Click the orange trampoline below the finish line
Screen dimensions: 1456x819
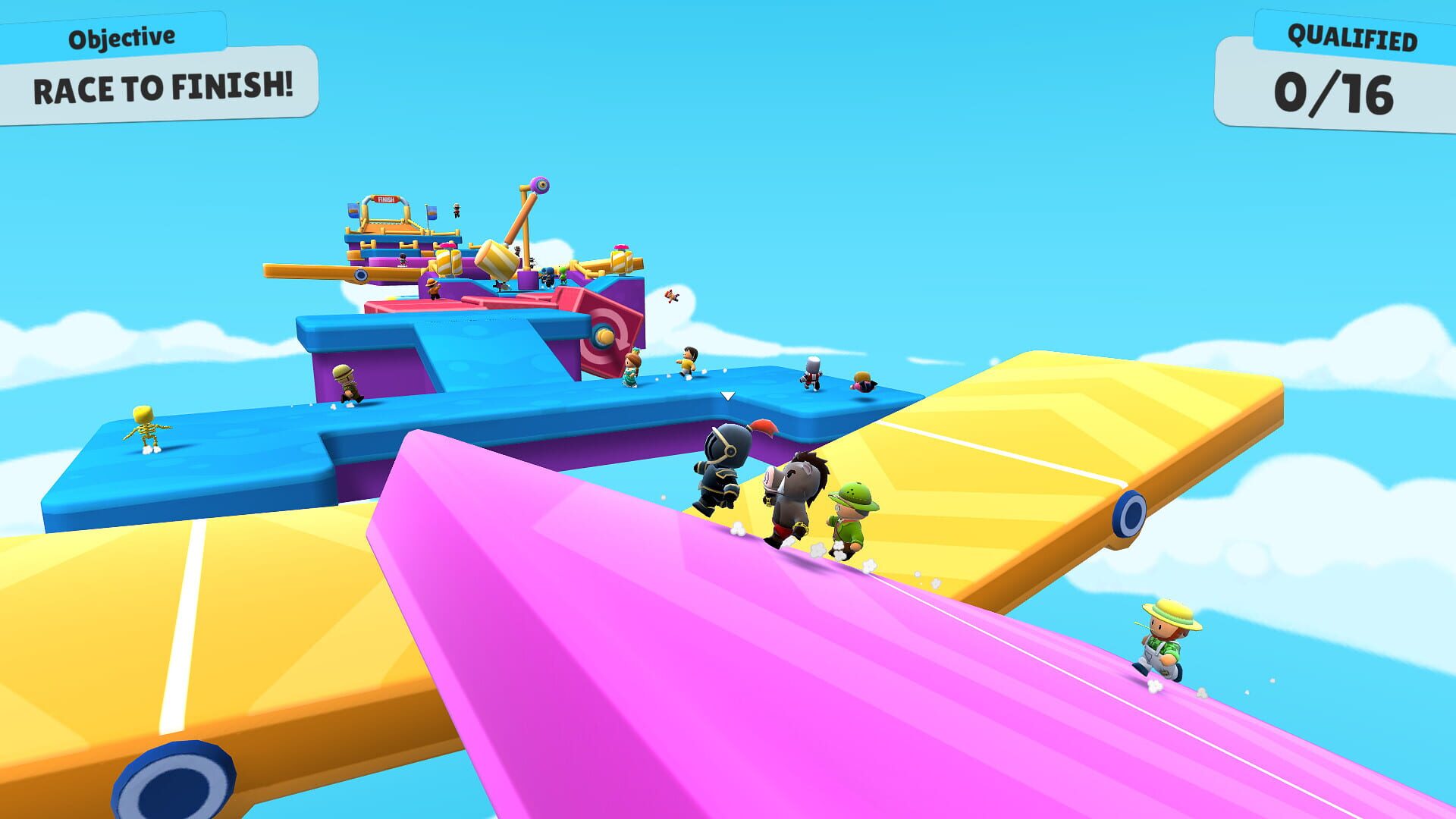(387, 226)
